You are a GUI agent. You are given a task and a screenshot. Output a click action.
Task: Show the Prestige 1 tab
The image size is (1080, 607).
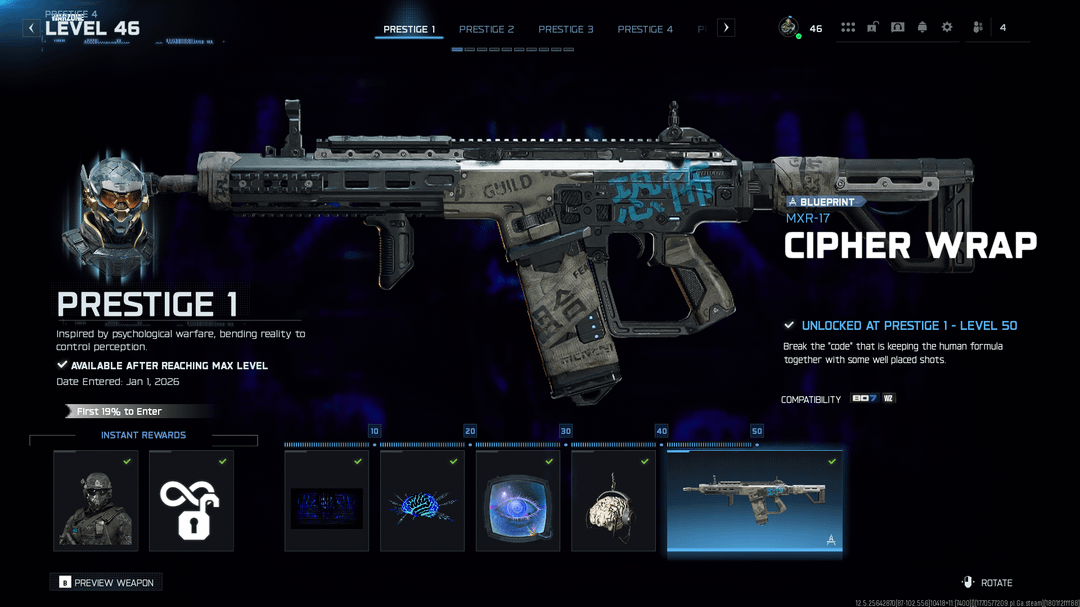tap(409, 29)
